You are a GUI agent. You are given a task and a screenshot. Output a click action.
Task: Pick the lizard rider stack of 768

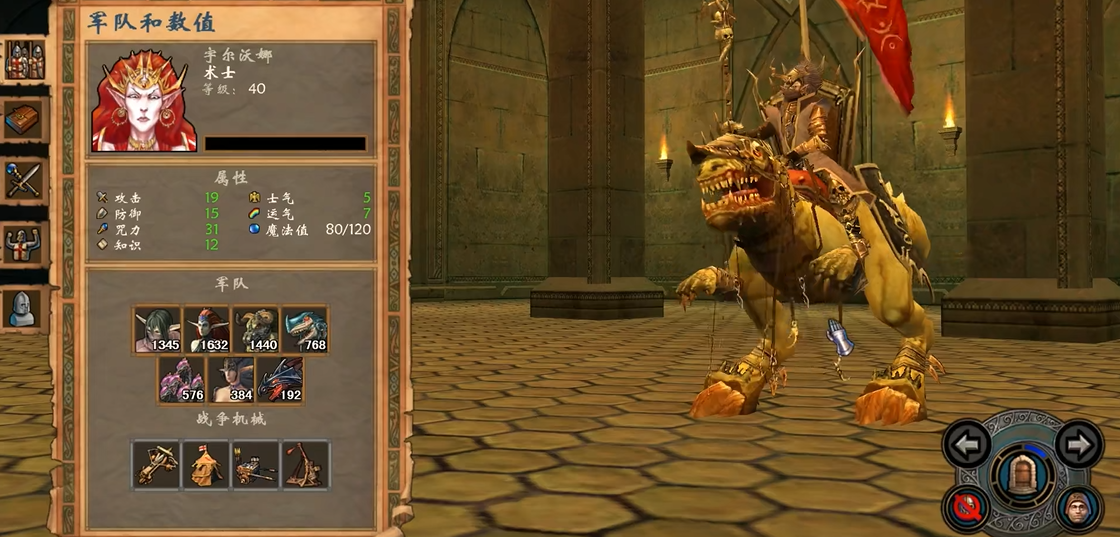[x=305, y=330]
